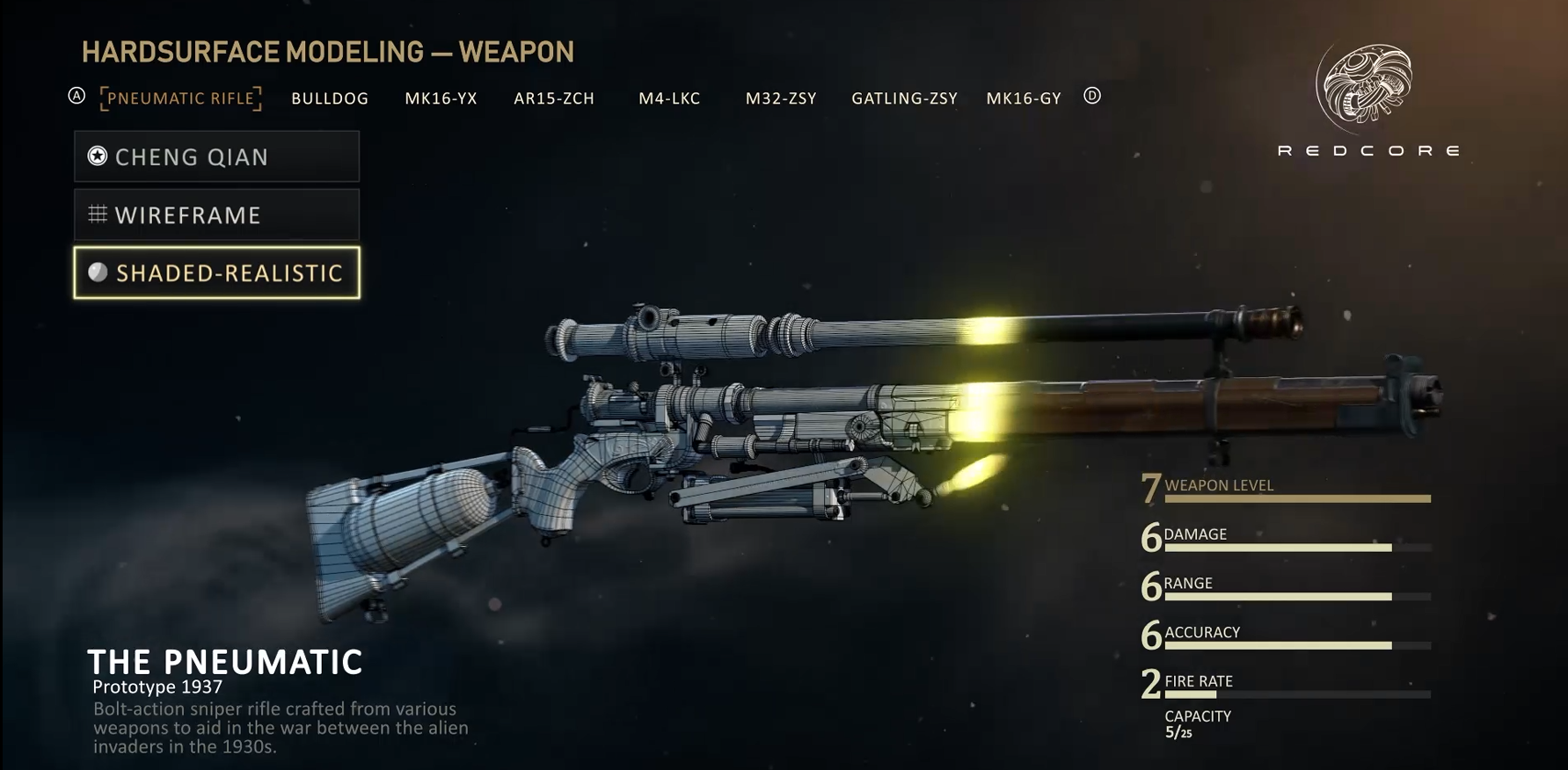Select the MK16-GY weapon tab
Image resolution: width=1568 pixels, height=770 pixels.
[x=1024, y=98]
